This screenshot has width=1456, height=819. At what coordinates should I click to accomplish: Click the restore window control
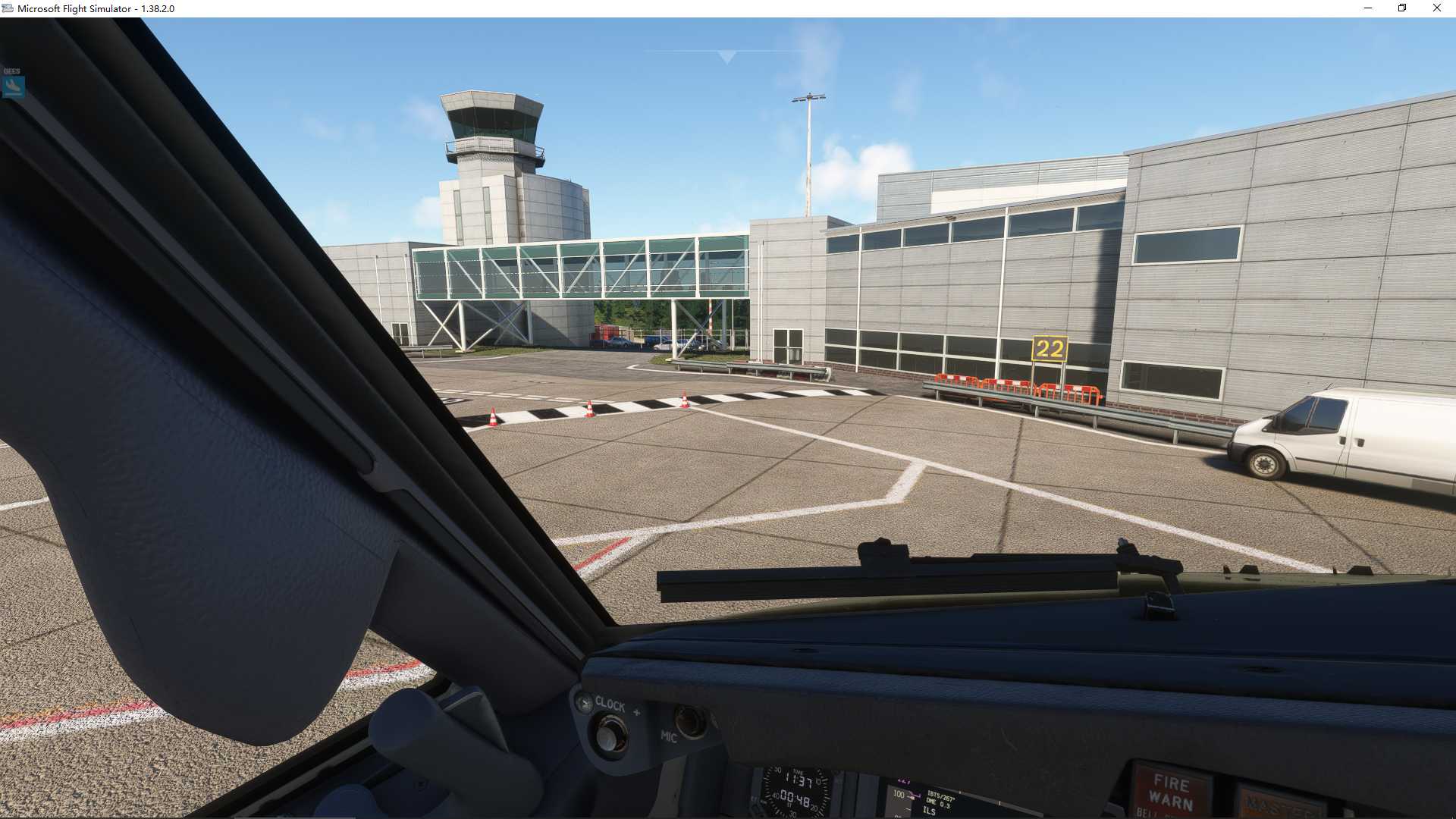click(1402, 8)
